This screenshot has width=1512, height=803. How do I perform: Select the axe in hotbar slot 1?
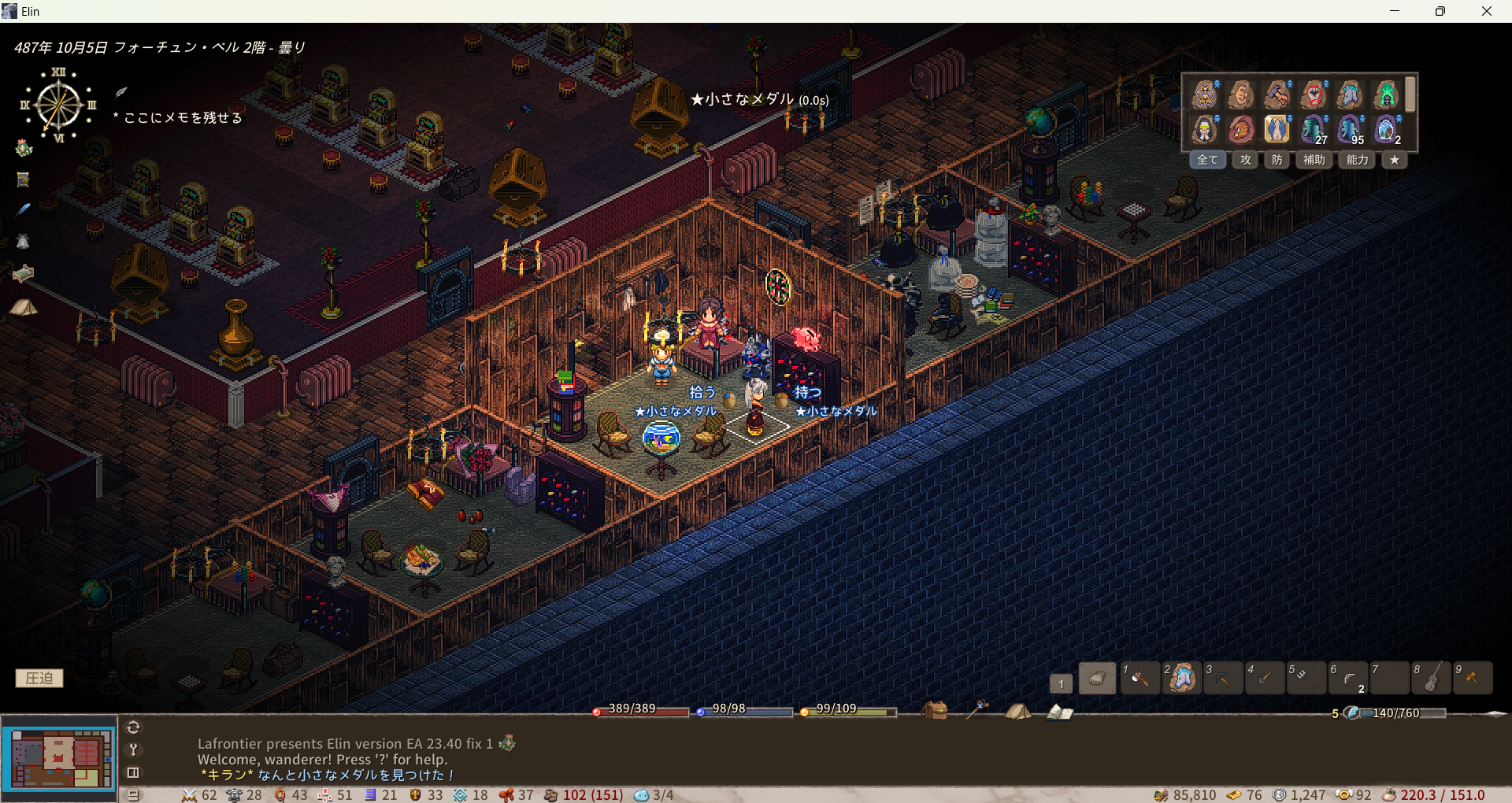1139,678
